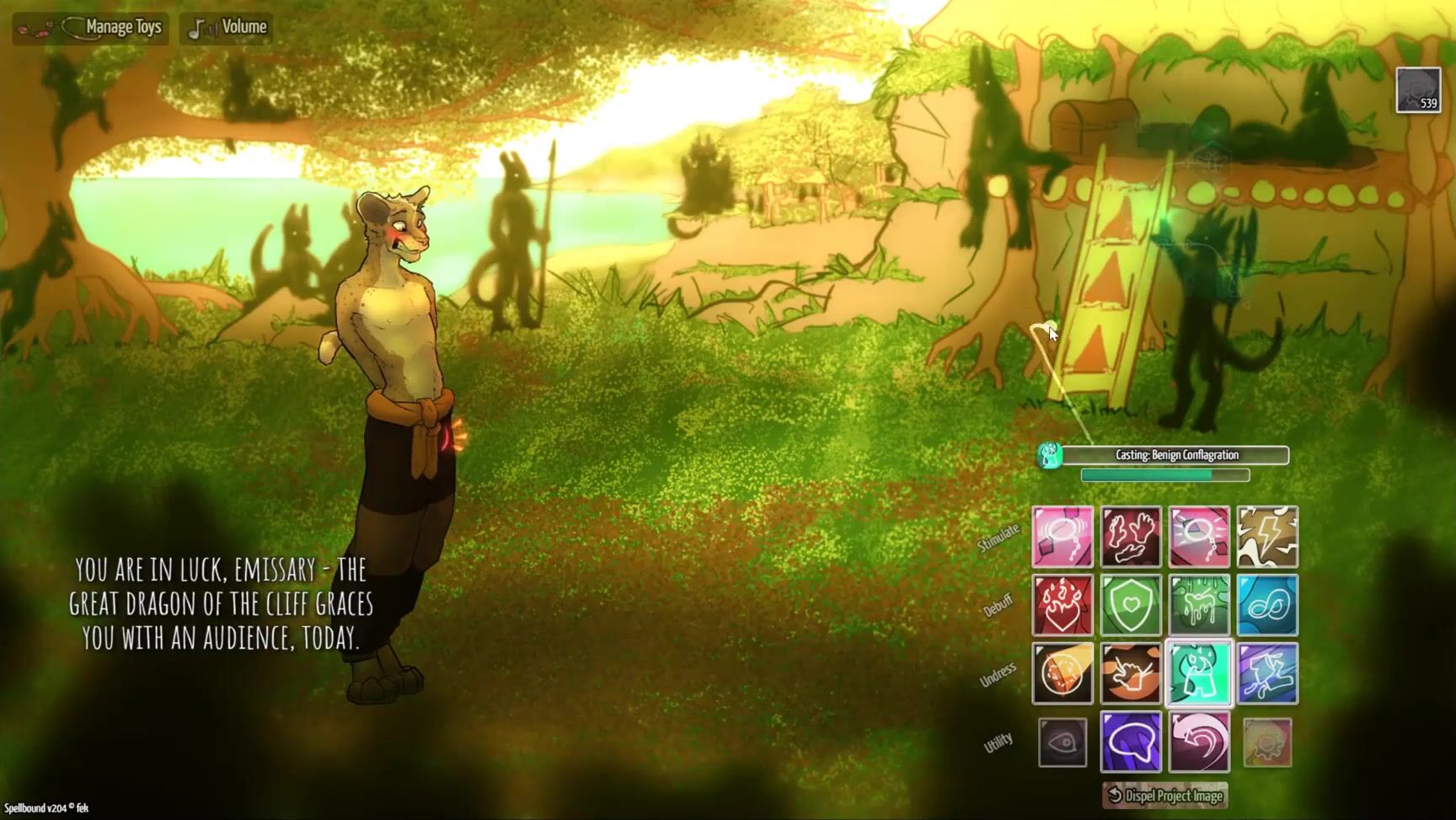The image size is (1456, 820).
Task: Activate the blue infinity loop spell
Action: pos(1267,605)
